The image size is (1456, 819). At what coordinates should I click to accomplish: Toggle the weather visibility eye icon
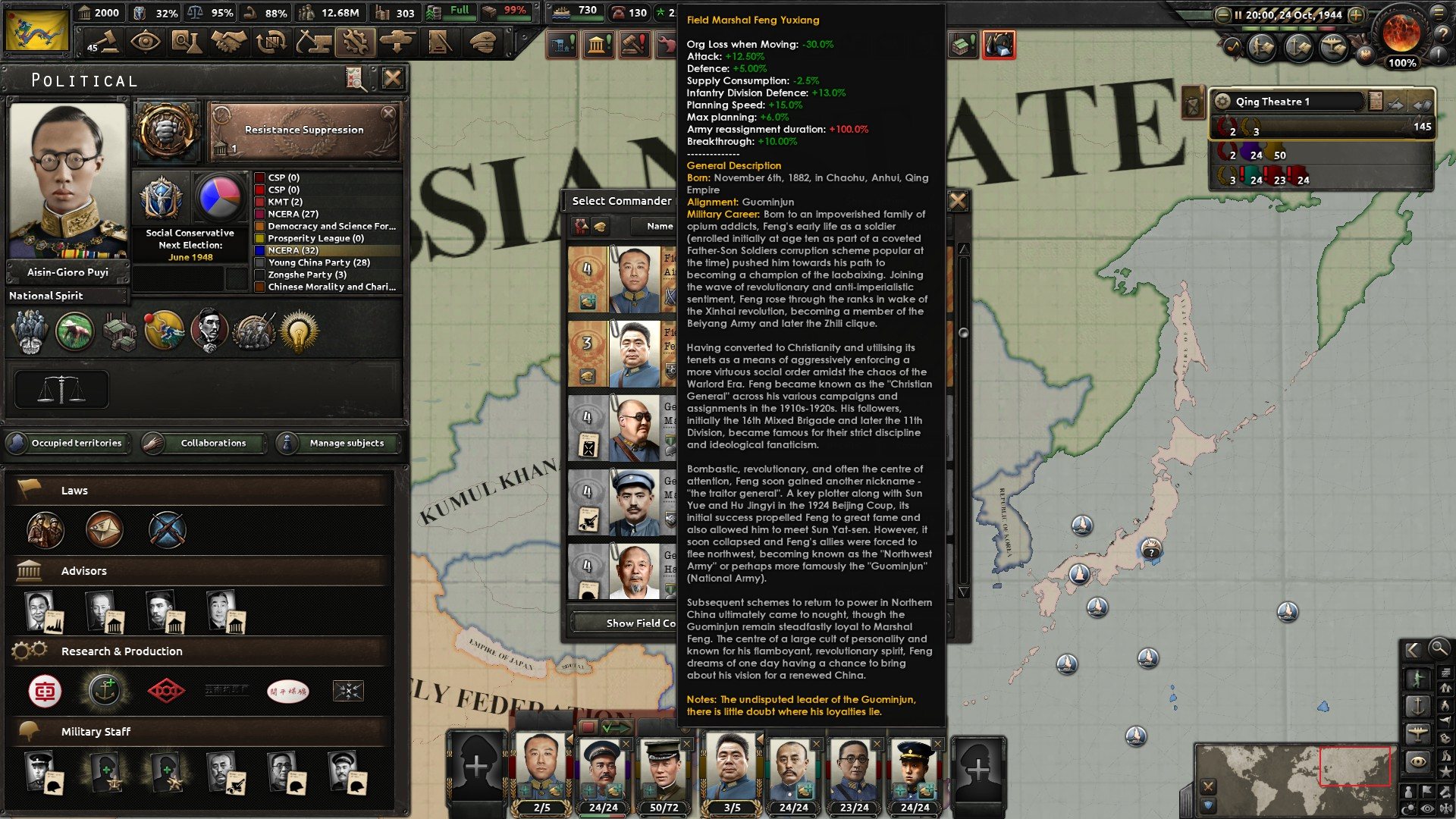(x=1426, y=808)
